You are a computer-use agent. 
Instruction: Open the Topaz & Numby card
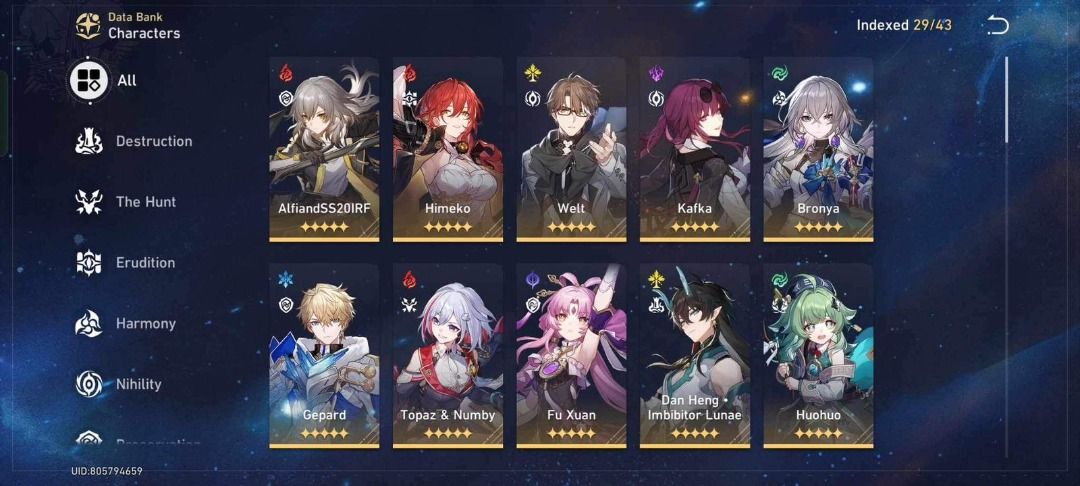click(447, 355)
